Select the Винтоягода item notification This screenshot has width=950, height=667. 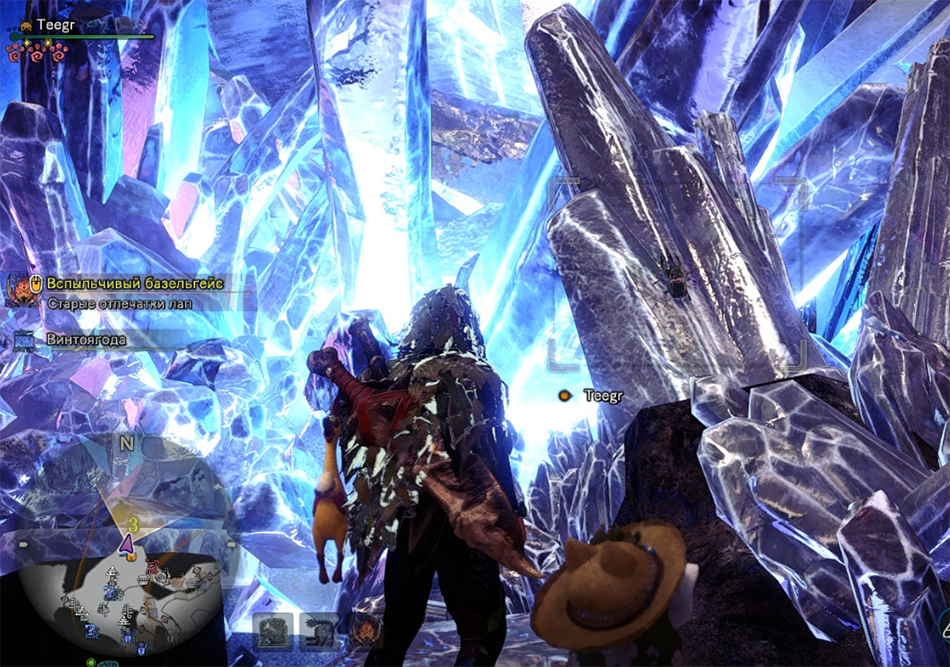pos(86,339)
